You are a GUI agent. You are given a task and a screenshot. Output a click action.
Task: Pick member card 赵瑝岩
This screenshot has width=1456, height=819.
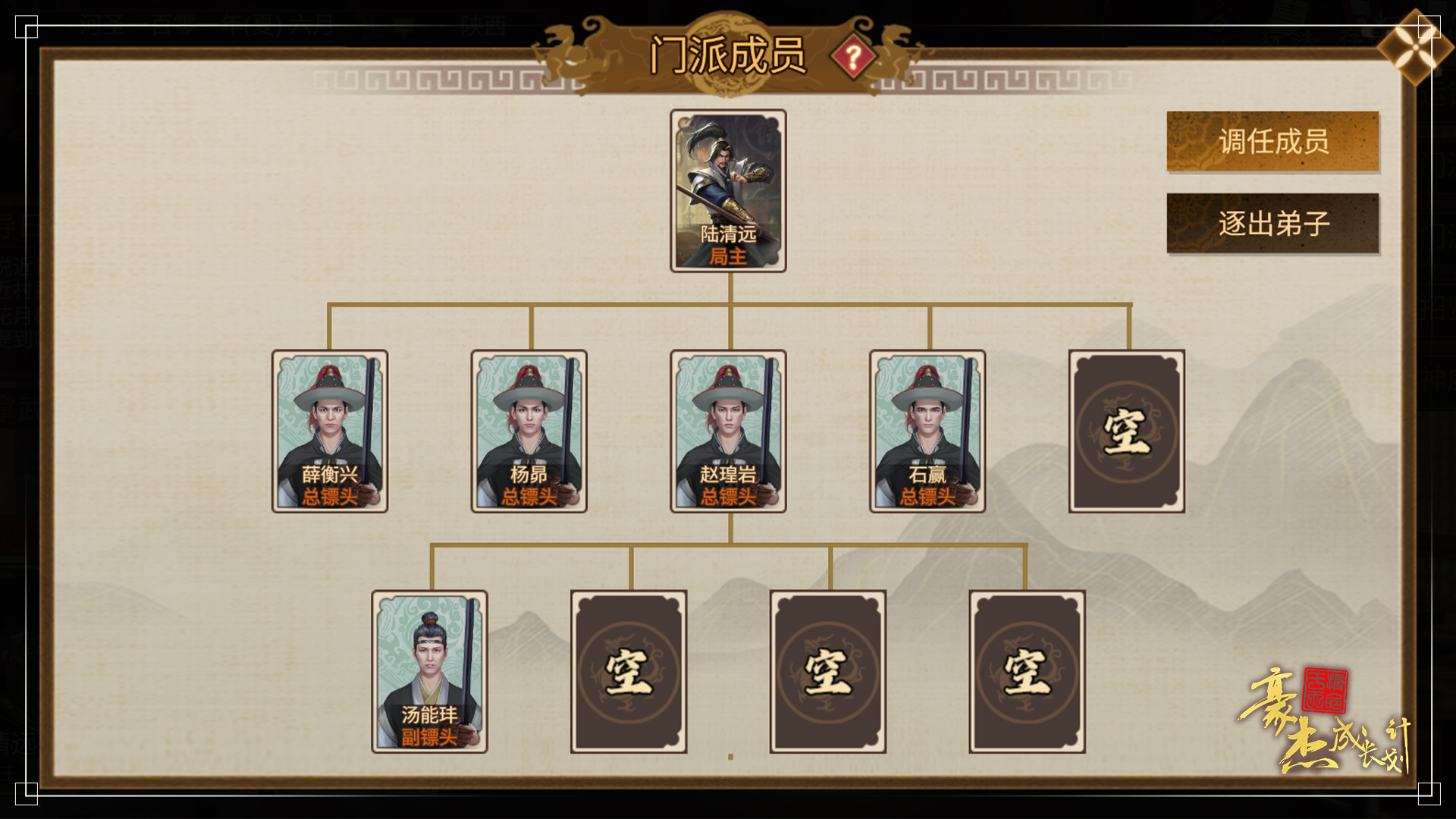point(728,431)
